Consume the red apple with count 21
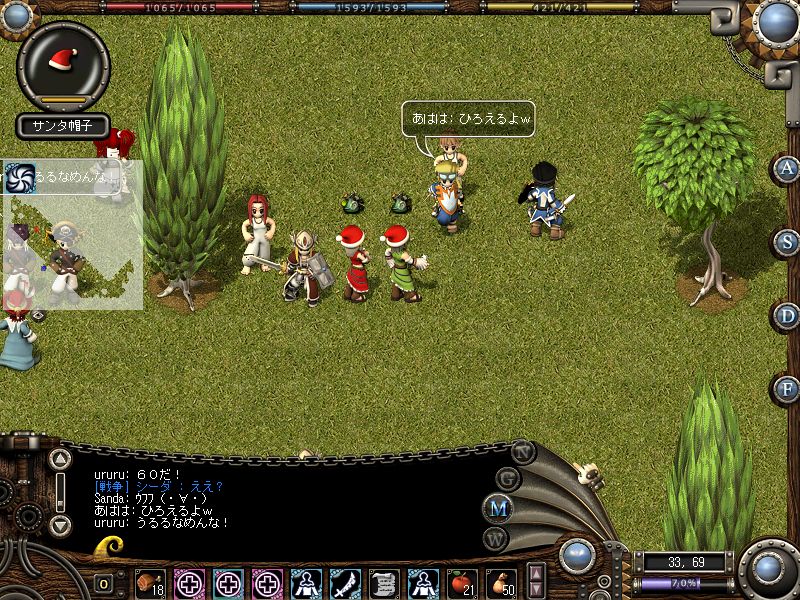 pos(461,583)
